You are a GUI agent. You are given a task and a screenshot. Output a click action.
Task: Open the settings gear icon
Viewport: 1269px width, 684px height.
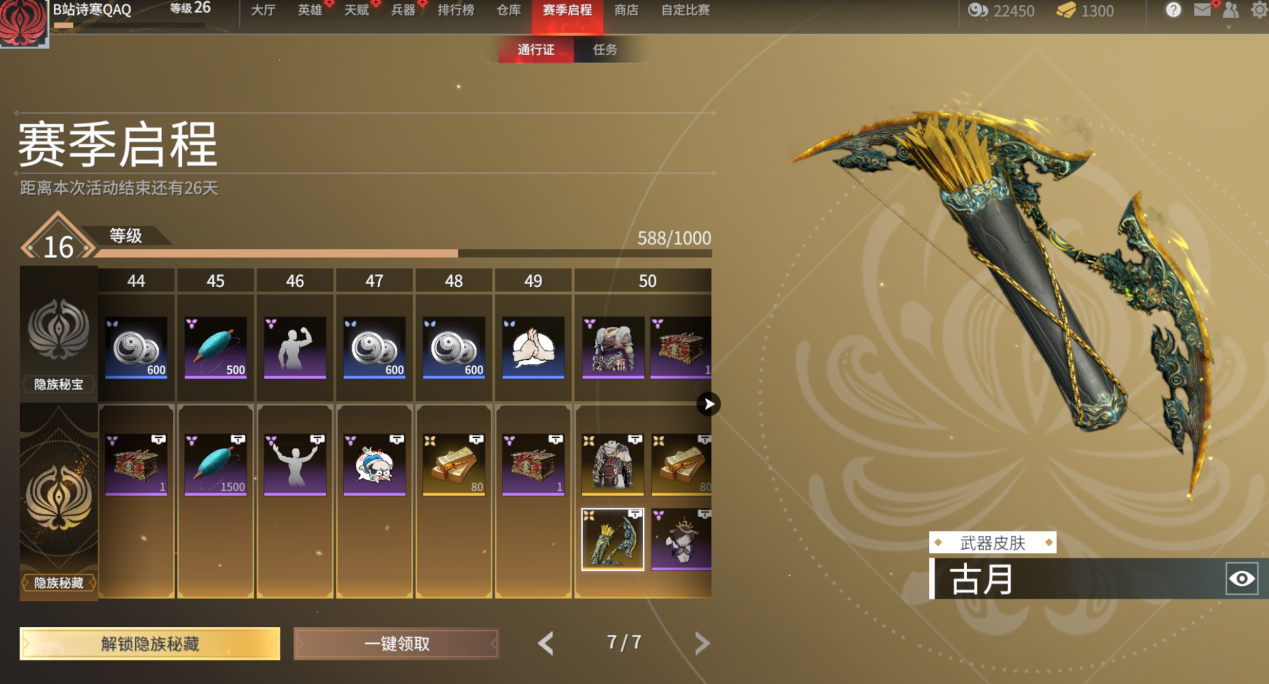point(1258,10)
